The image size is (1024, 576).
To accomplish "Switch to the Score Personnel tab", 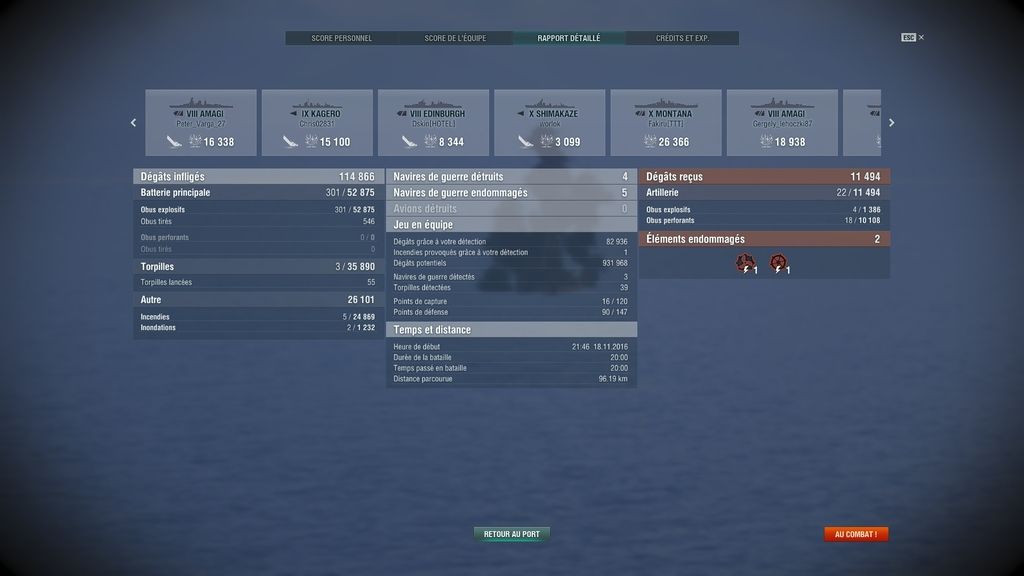I will click(x=341, y=38).
